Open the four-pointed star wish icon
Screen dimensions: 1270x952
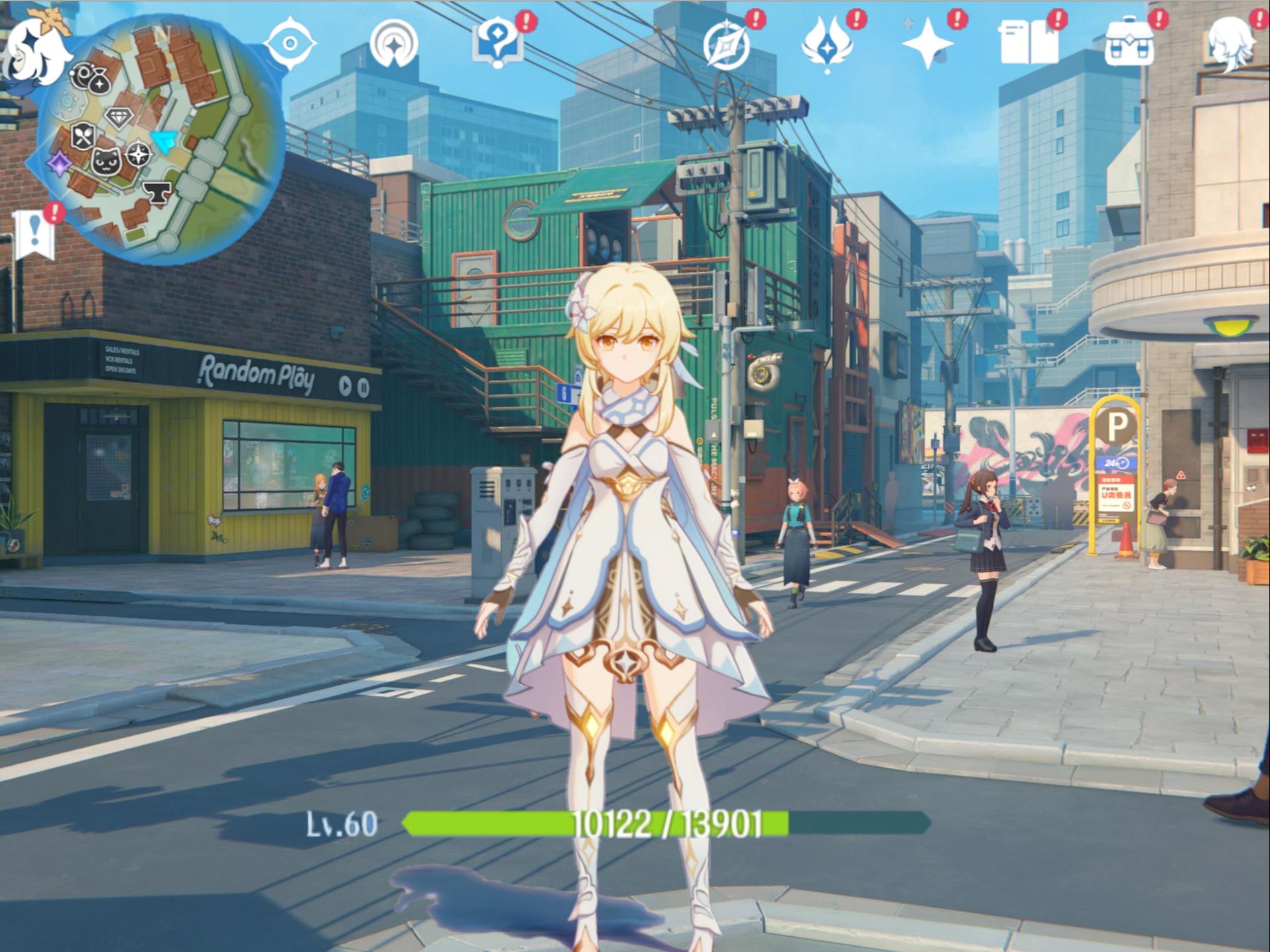pyautogui.click(x=927, y=44)
